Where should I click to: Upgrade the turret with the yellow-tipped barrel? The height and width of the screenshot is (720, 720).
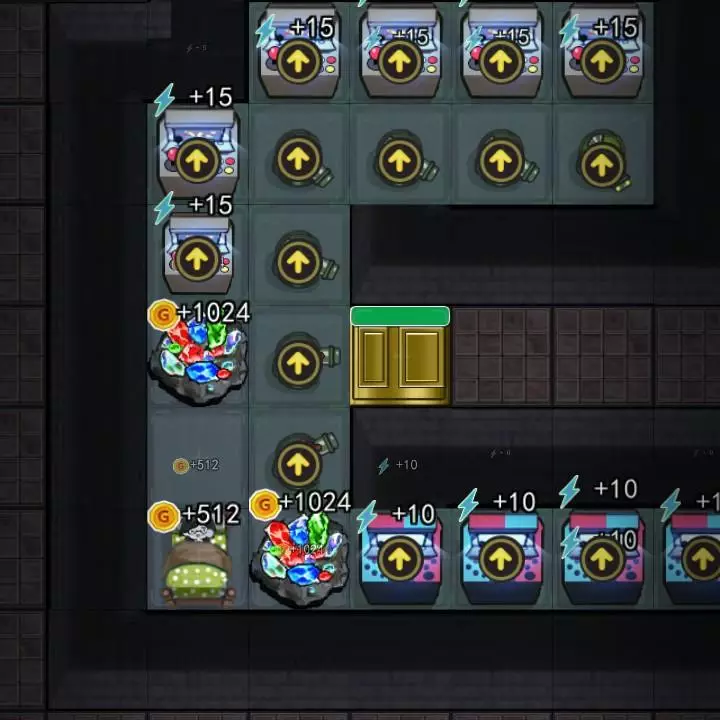(601, 164)
